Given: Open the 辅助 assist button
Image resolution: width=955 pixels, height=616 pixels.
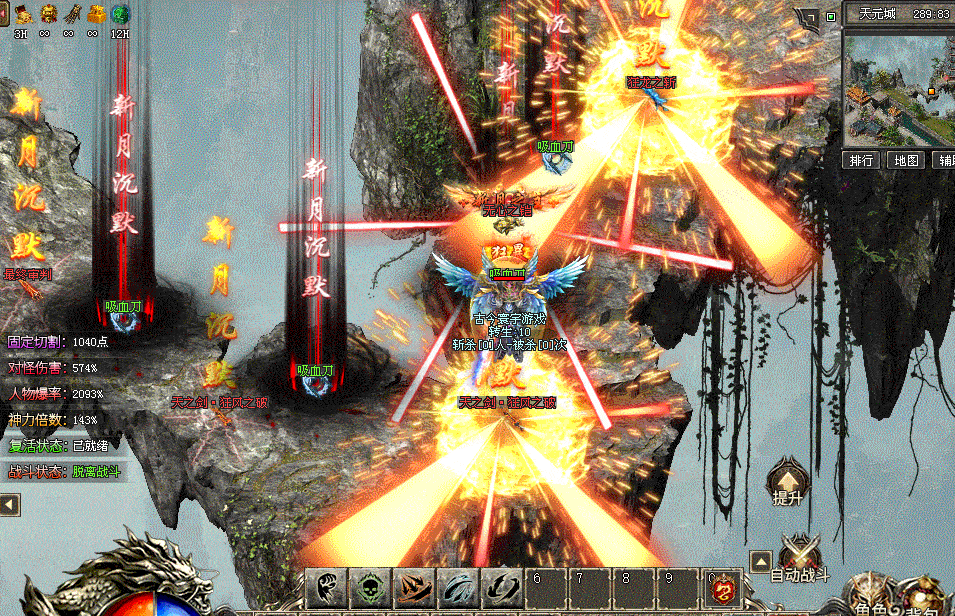Looking at the screenshot, I should click(946, 160).
